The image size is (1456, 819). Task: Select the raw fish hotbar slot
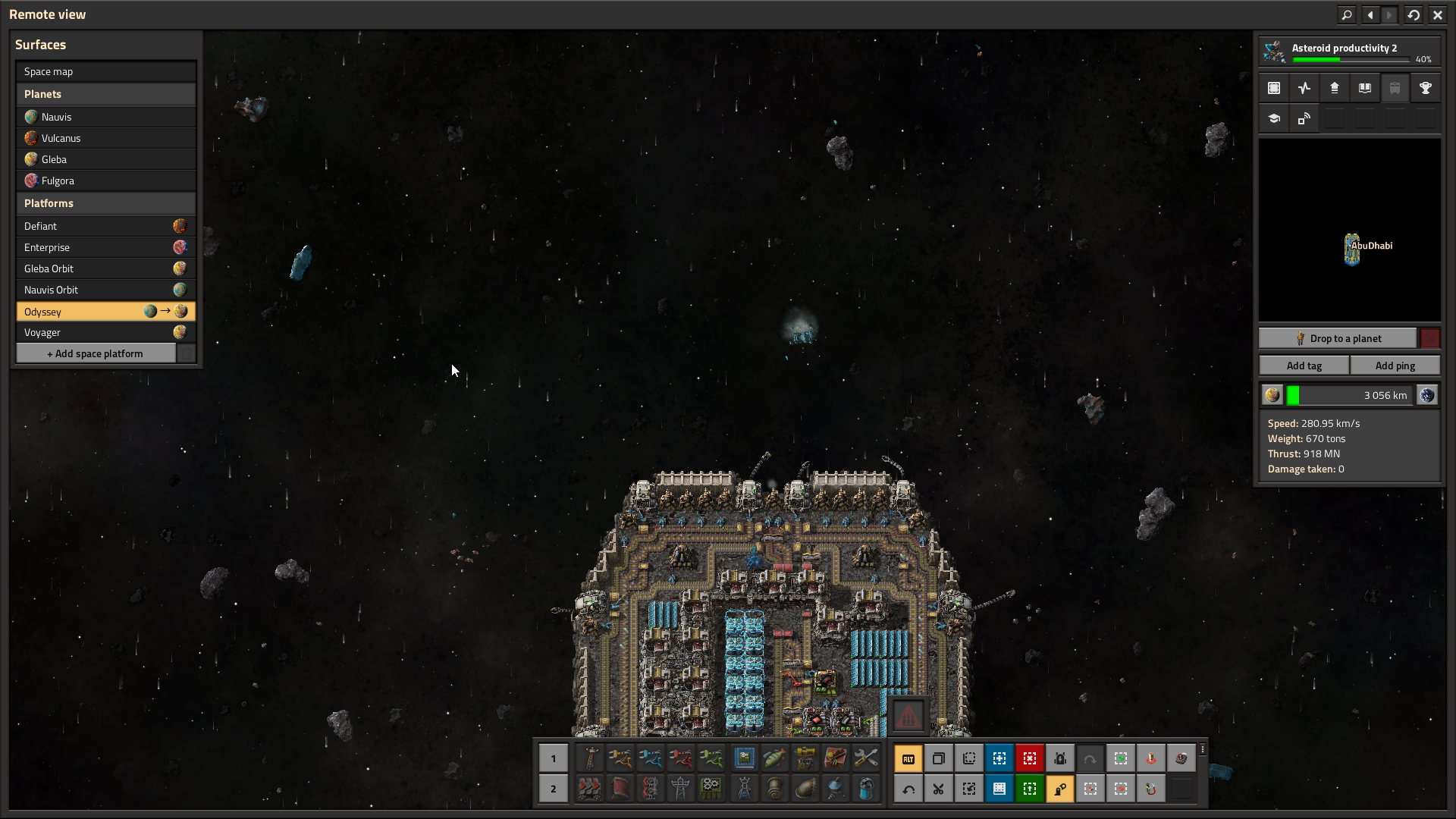coord(774,758)
